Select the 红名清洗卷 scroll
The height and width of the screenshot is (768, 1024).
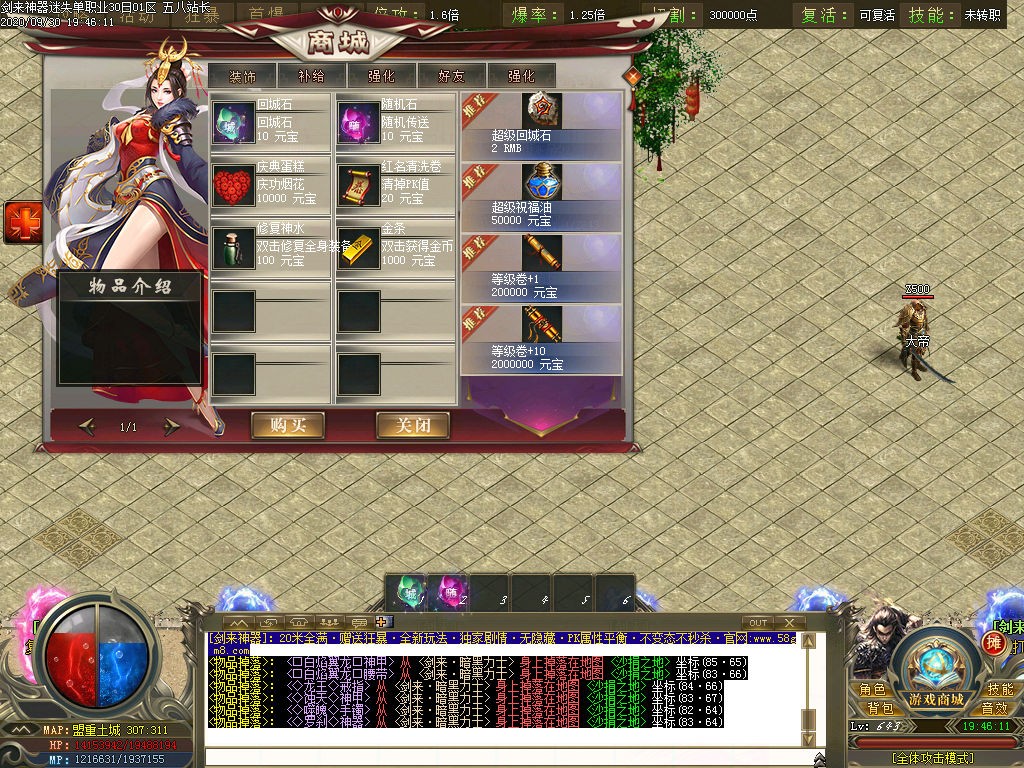358,185
